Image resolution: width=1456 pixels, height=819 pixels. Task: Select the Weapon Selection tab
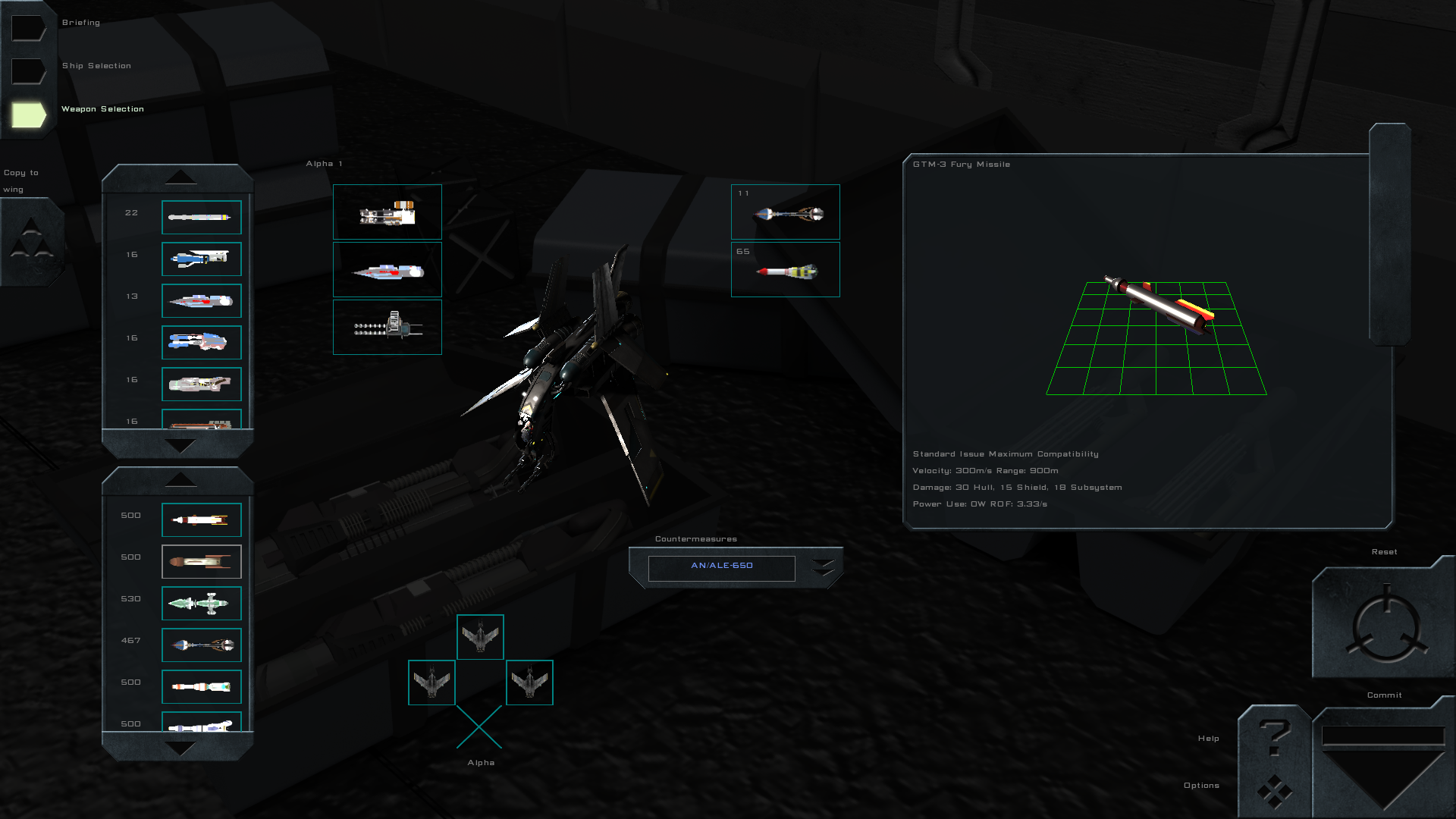(29, 115)
